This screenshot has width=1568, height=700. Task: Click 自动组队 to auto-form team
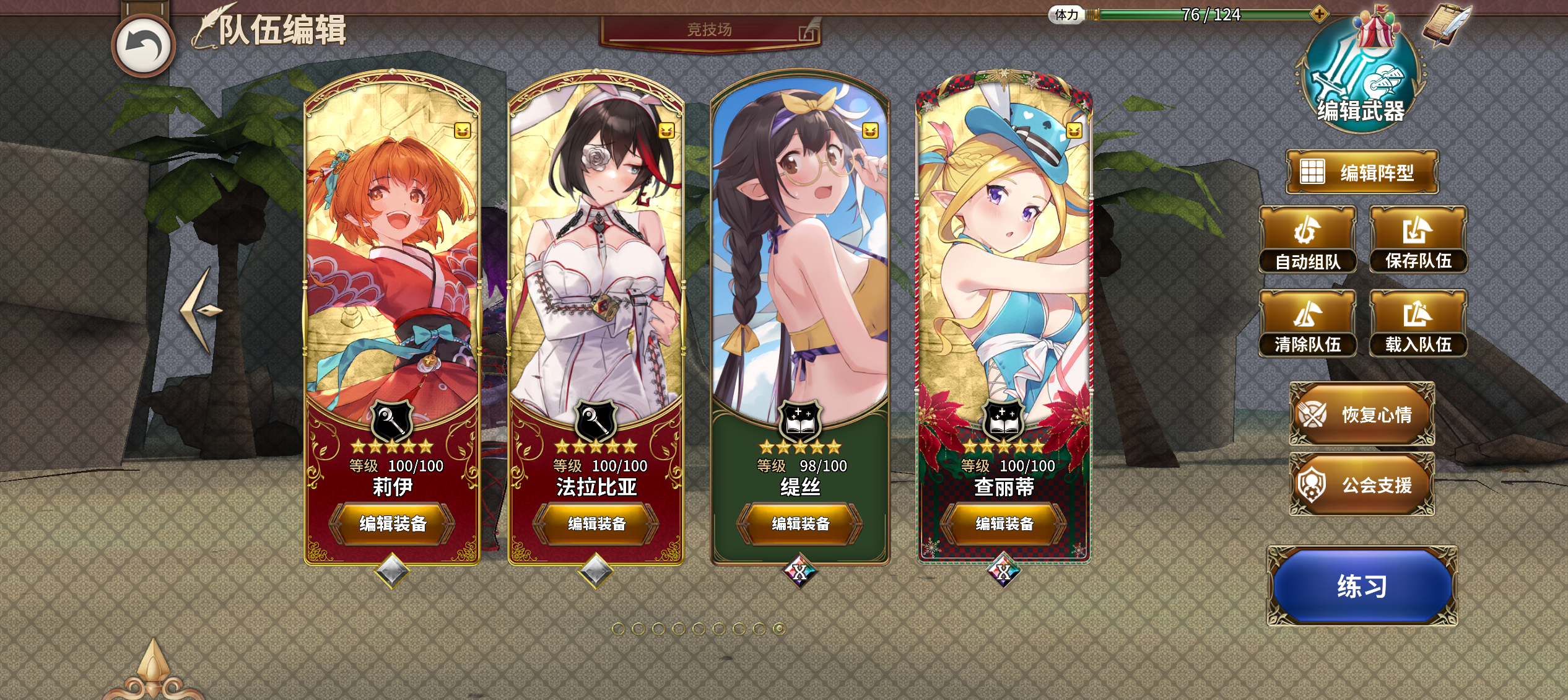point(1308,243)
